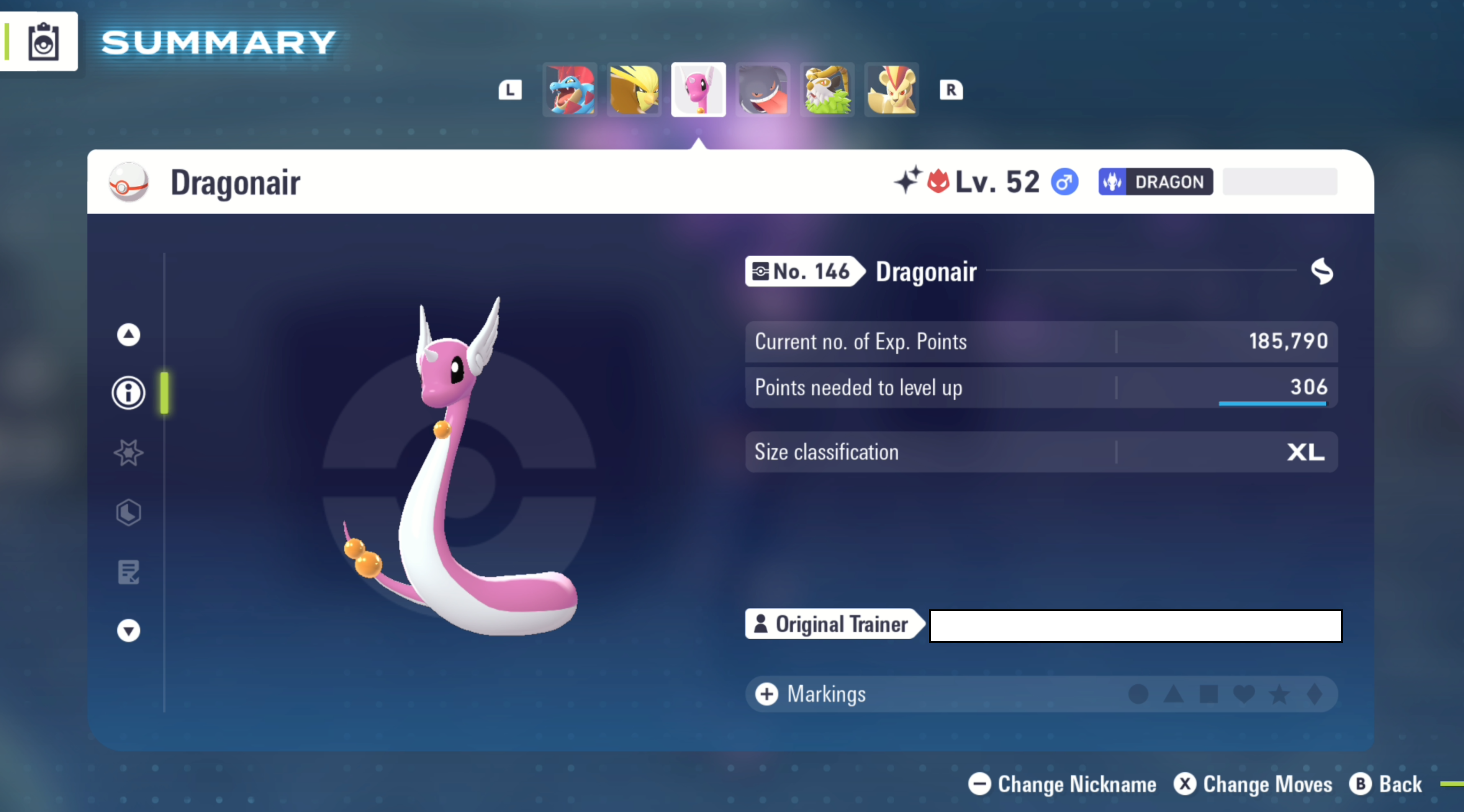Switch to the six-pointed star page tab
The height and width of the screenshot is (812, 1464).
click(128, 453)
